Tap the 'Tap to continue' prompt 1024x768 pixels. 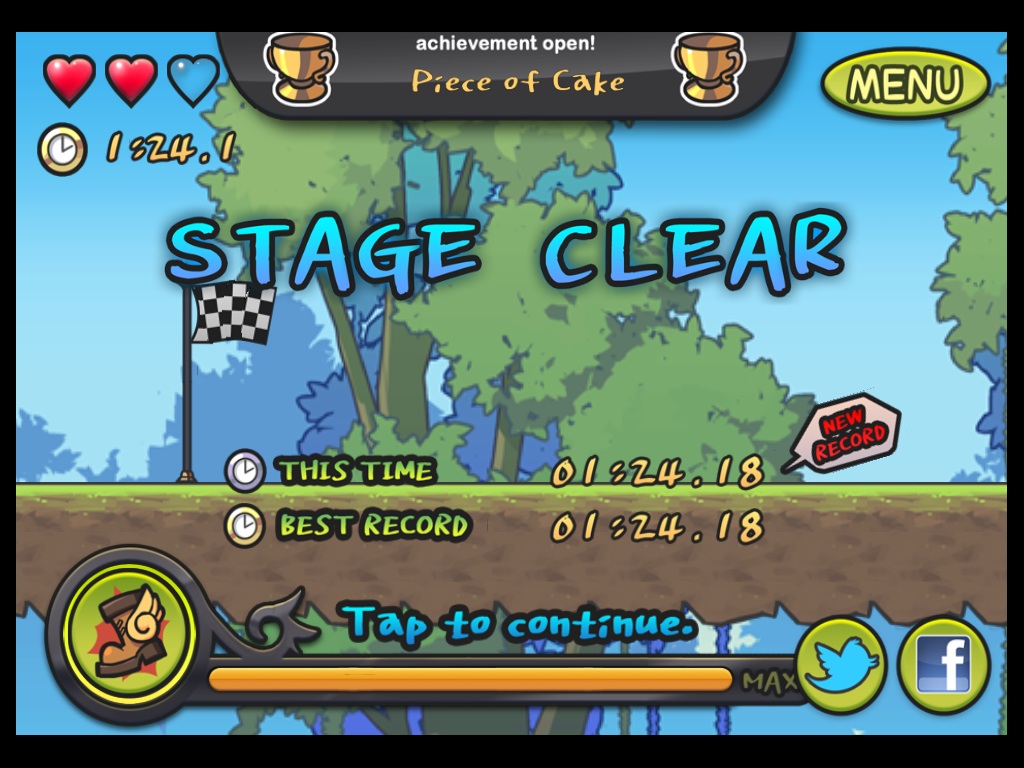520,624
